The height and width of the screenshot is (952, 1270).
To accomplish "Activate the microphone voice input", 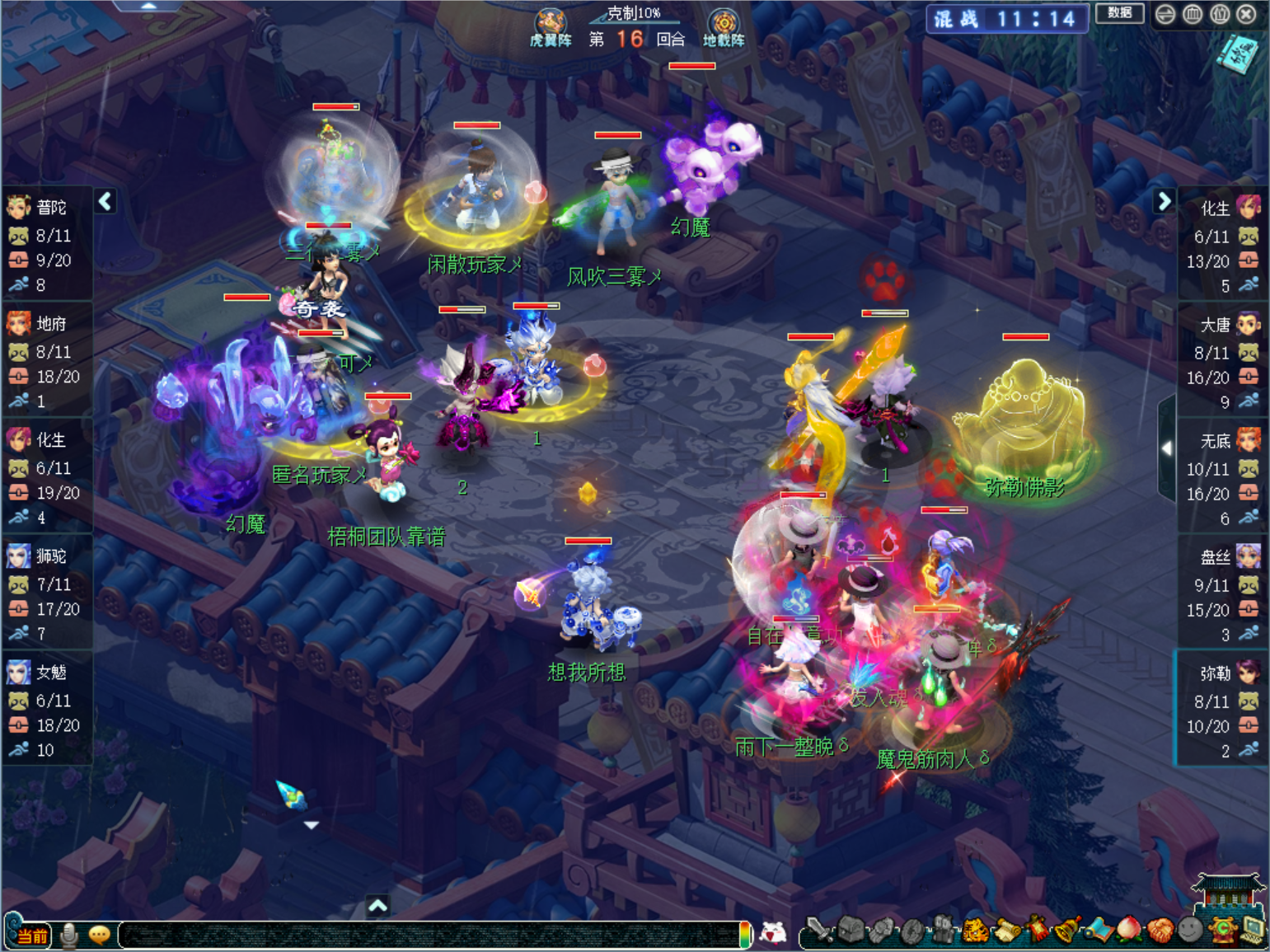I will [69, 935].
